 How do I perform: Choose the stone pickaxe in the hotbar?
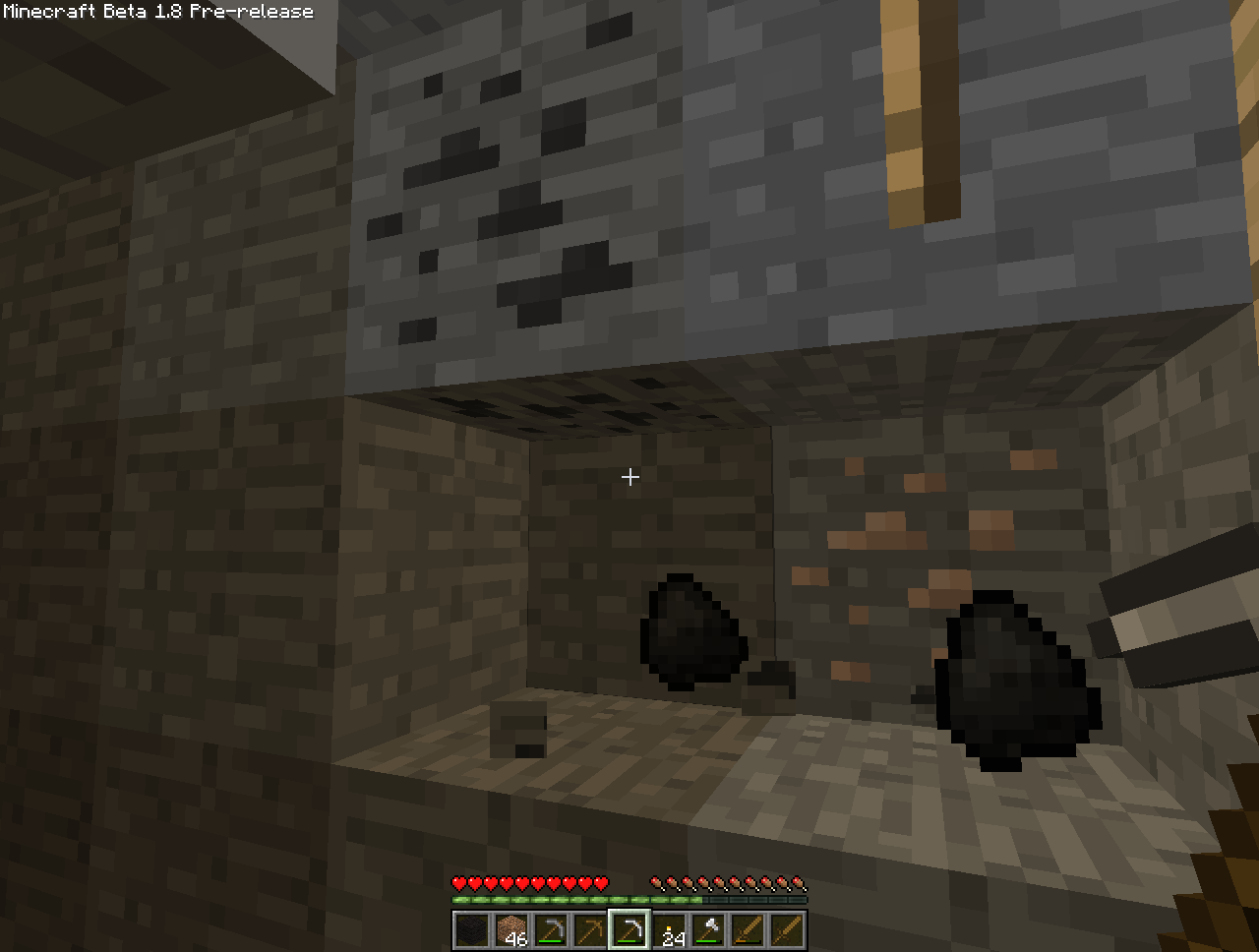[551, 930]
